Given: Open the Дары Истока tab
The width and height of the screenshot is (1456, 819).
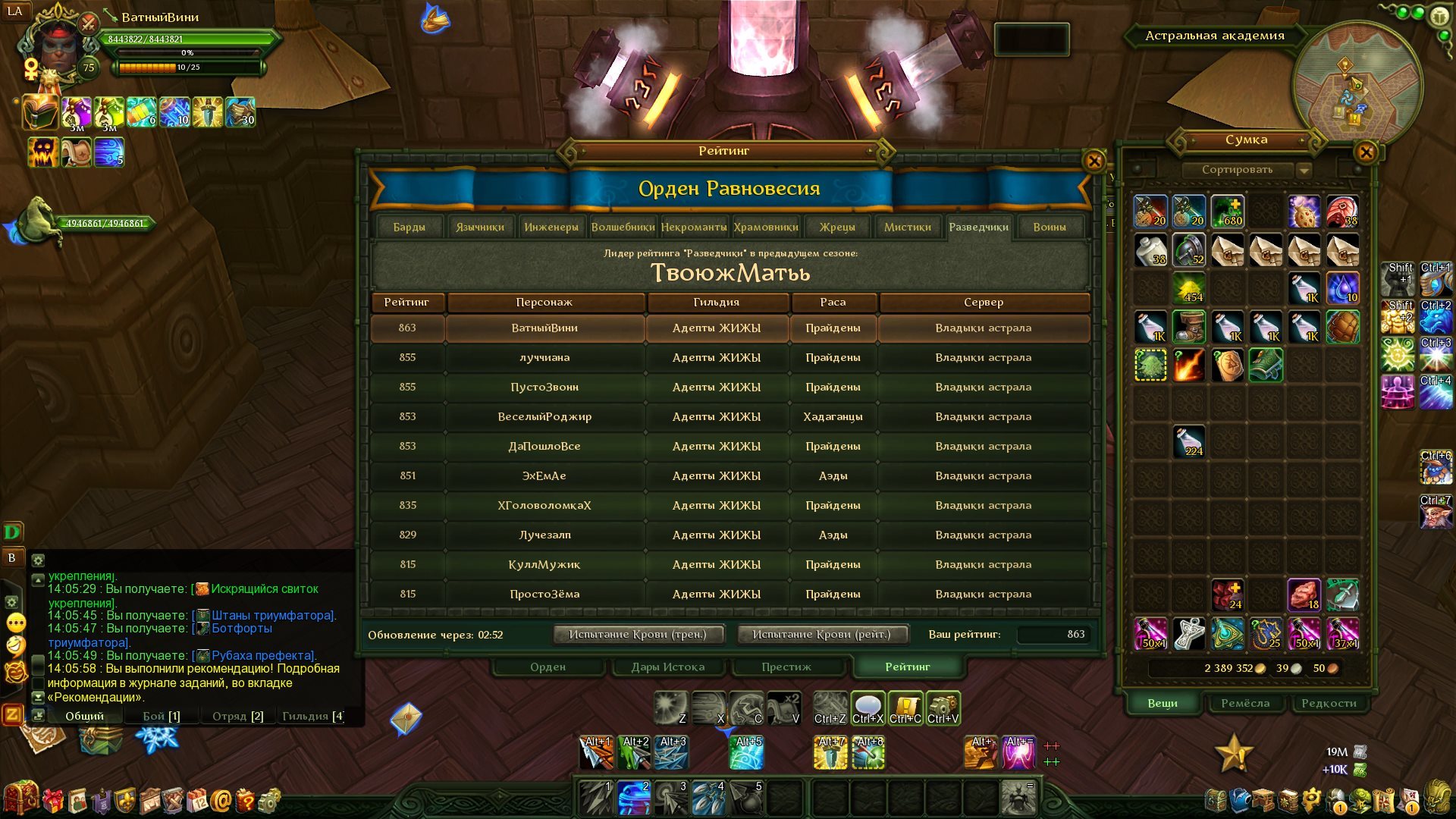Looking at the screenshot, I should 667,667.
